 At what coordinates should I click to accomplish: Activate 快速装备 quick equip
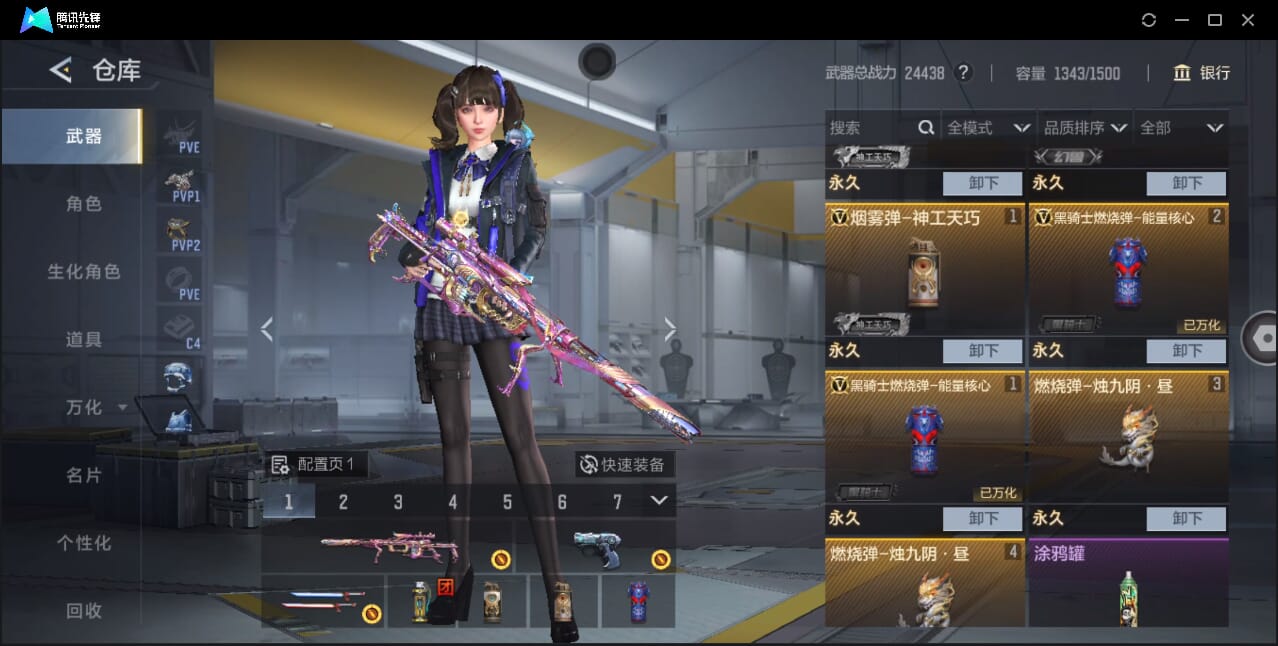pyautogui.click(x=622, y=464)
